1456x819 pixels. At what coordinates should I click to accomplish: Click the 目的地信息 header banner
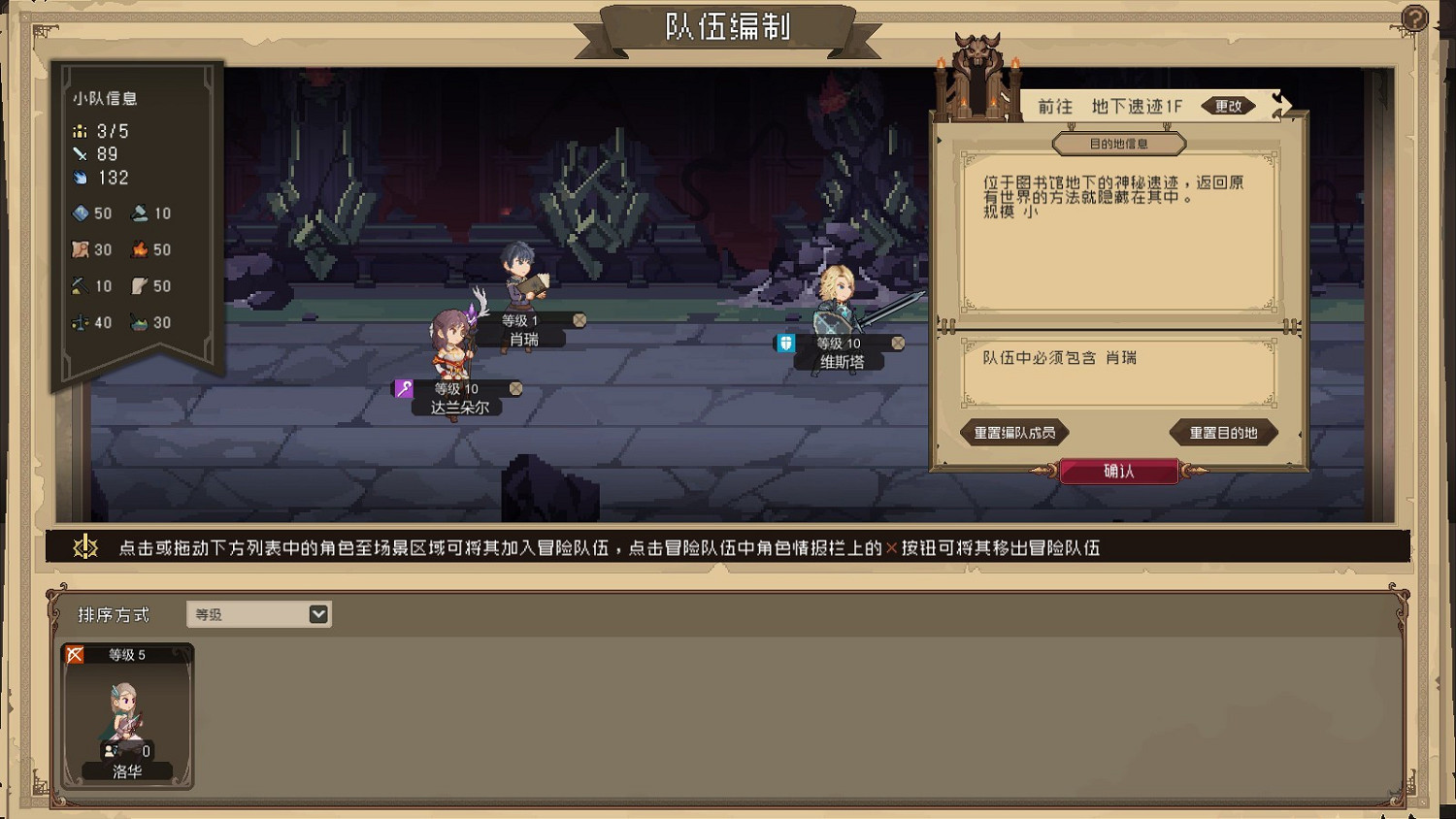pyautogui.click(x=1118, y=143)
